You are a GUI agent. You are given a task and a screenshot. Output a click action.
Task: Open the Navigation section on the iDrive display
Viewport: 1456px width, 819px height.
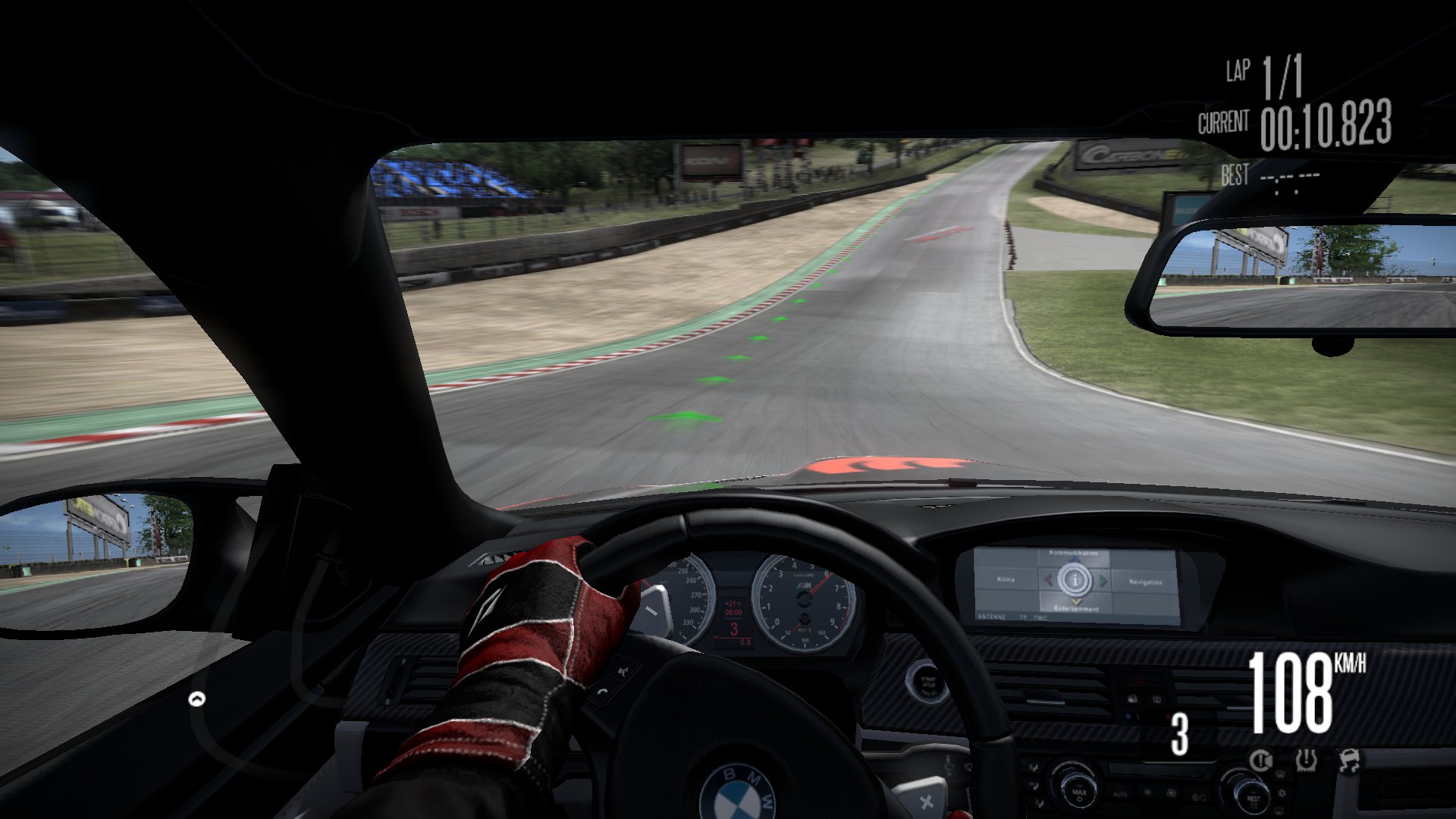click(1147, 582)
